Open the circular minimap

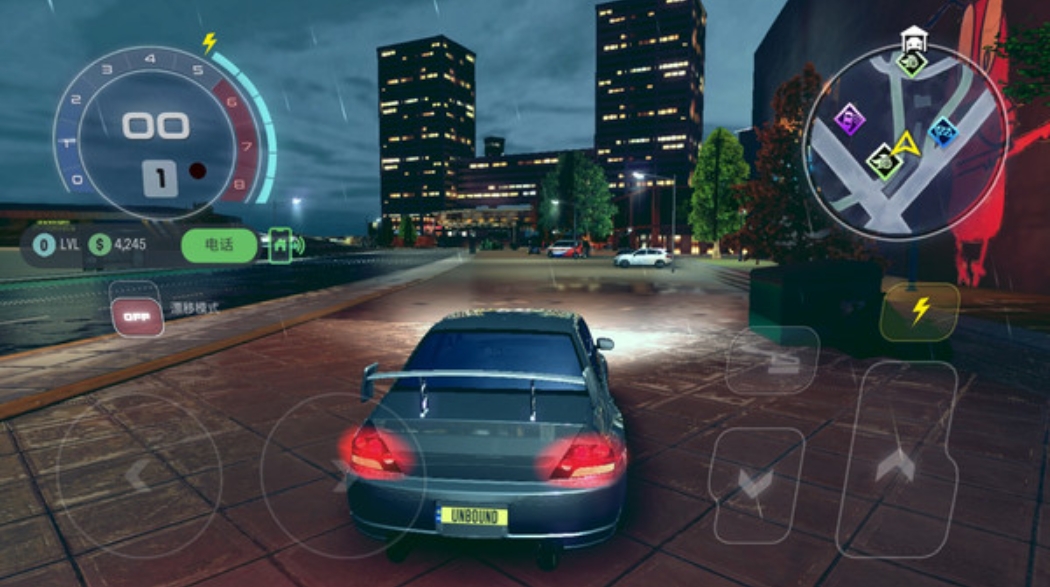[x=907, y=139]
